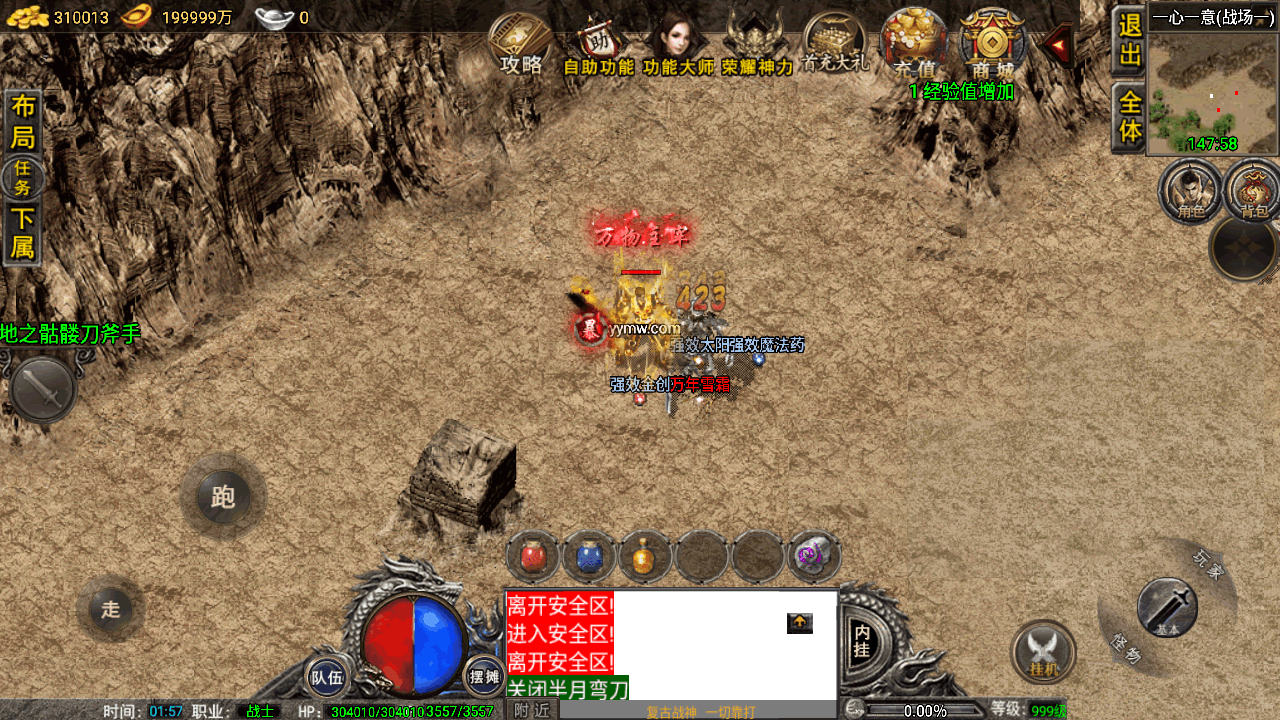Open the 队伍 team panel
Viewport: 1280px width, 720px height.
(327, 677)
